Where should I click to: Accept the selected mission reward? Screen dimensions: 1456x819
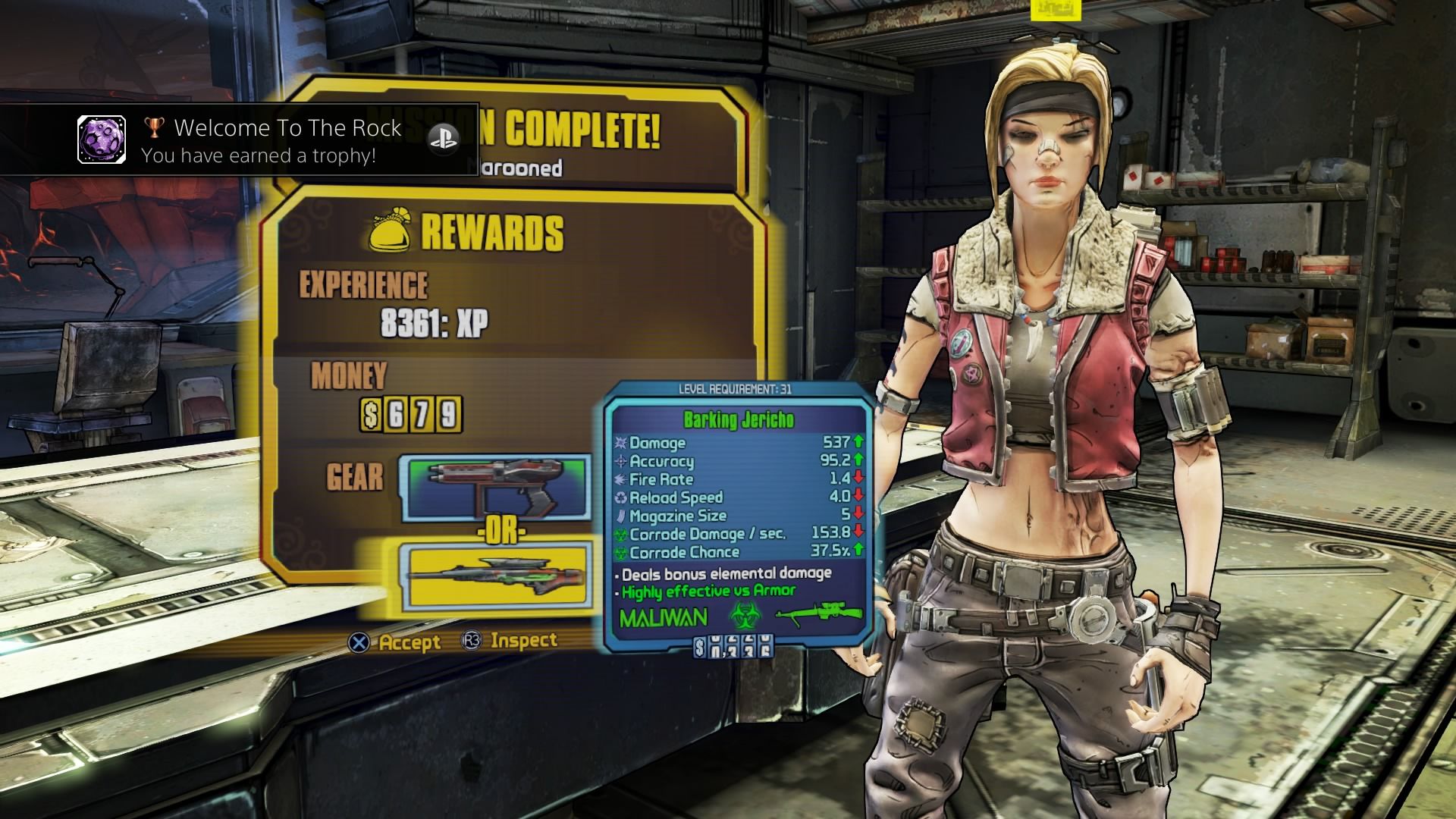pyautogui.click(x=395, y=642)
